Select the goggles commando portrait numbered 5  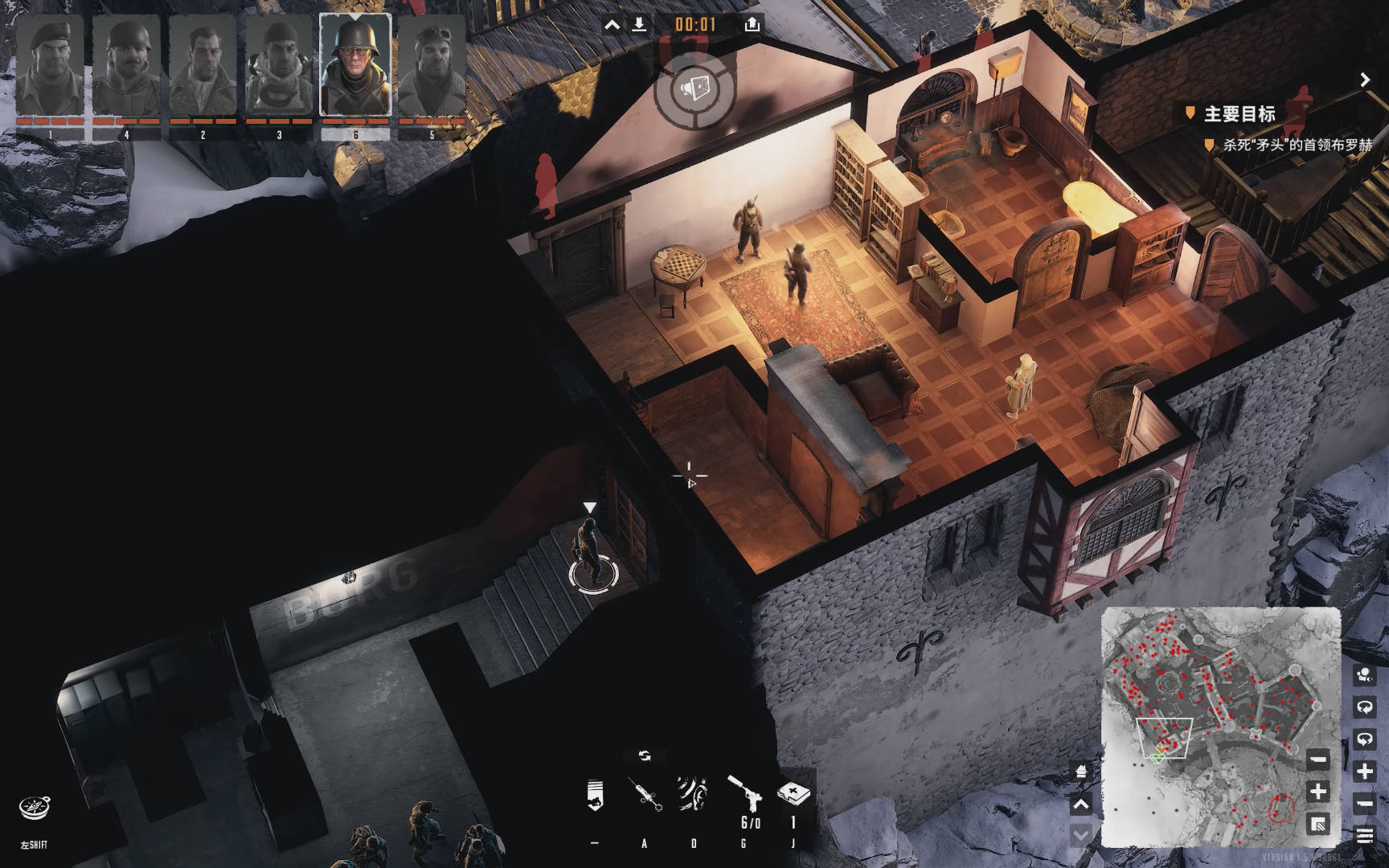(432, 66)
